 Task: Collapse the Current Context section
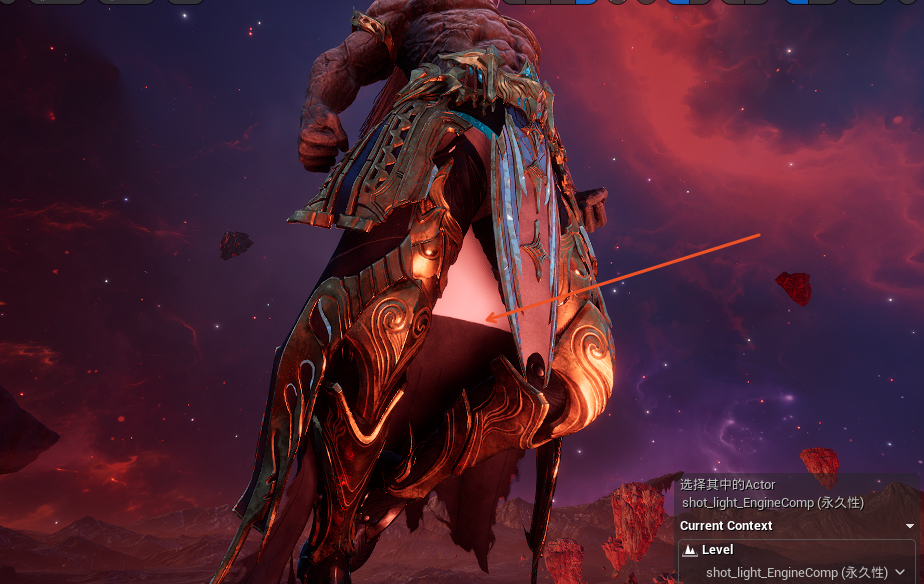coord(909,526)
